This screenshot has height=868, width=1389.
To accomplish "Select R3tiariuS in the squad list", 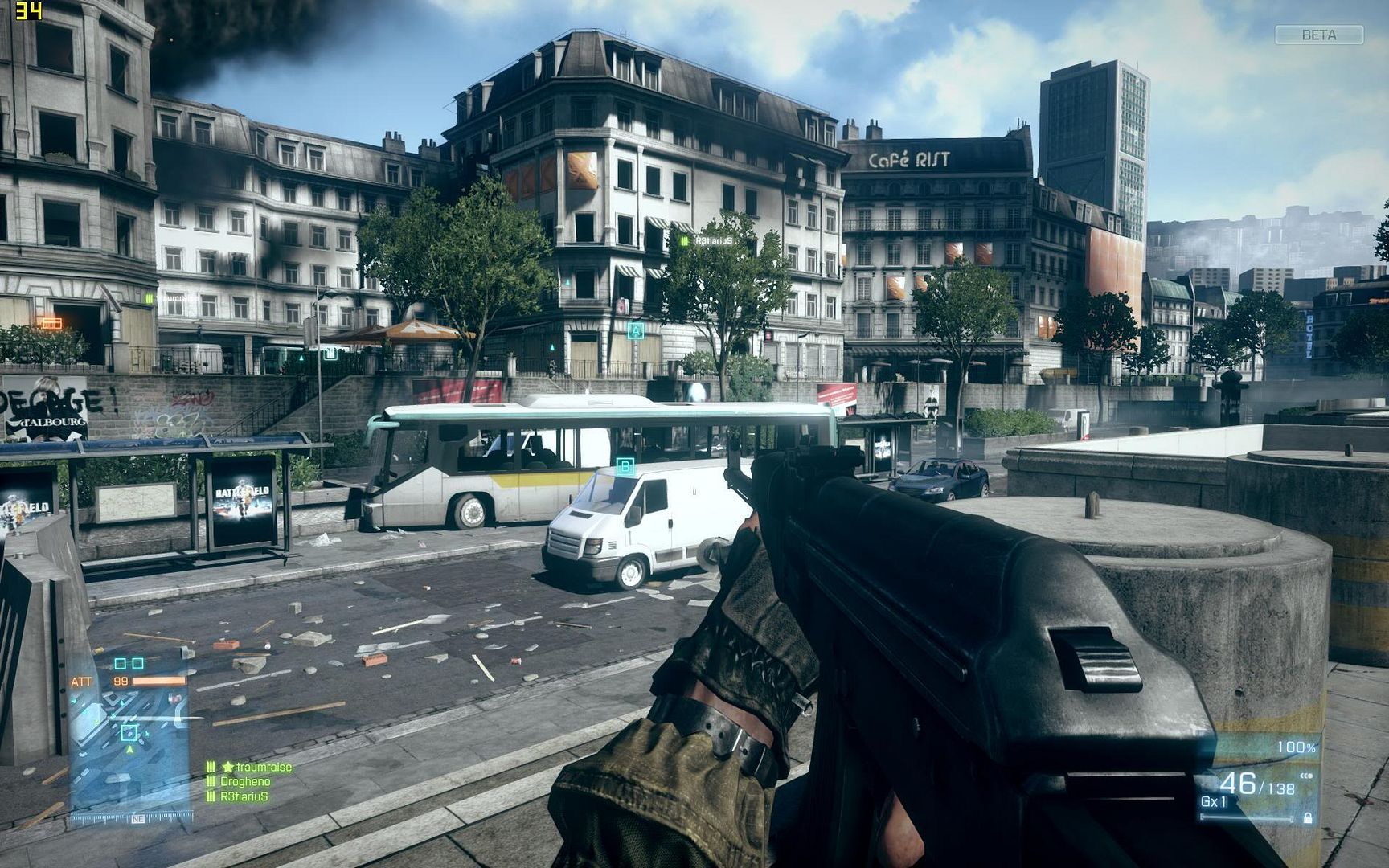I will point(244,796).
